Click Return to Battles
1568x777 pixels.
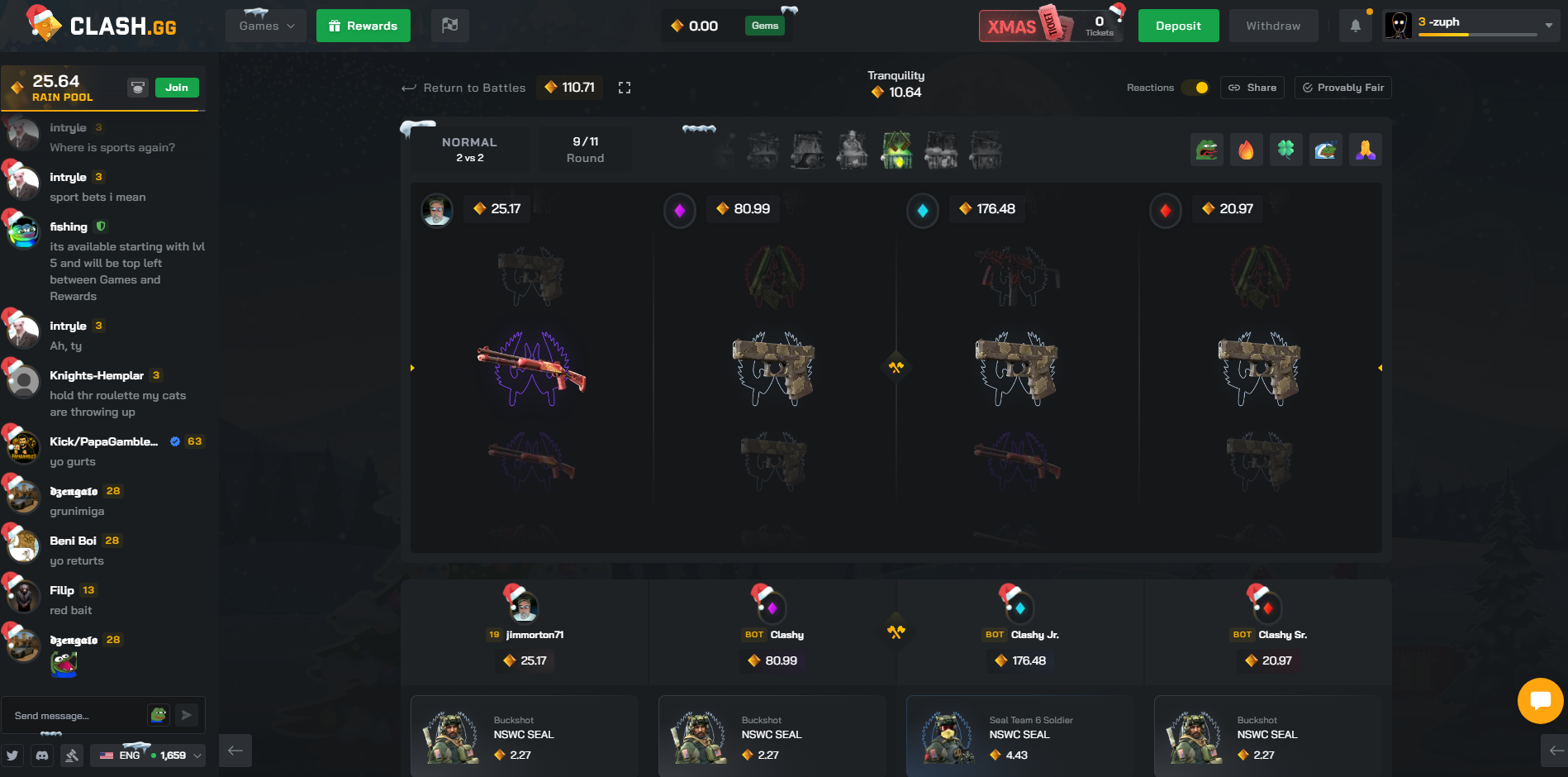click(x=463, y=88)
